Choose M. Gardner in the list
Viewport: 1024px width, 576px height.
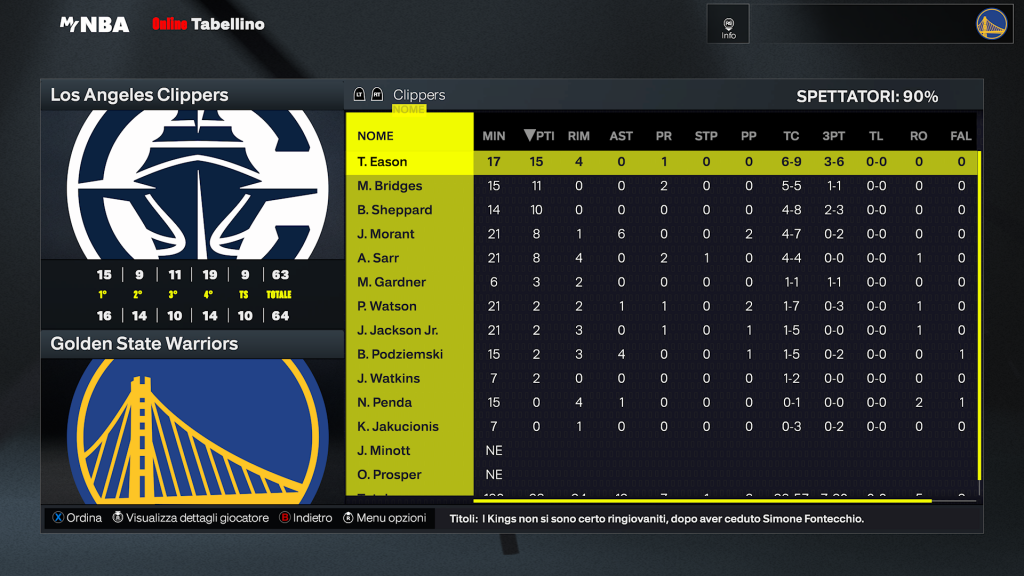392,282
